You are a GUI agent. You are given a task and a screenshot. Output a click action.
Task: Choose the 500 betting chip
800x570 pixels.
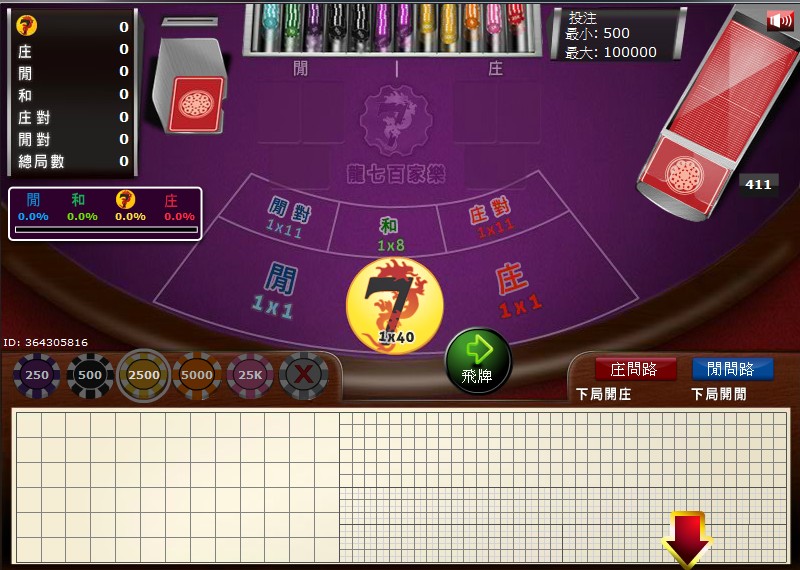pos(90,376)
